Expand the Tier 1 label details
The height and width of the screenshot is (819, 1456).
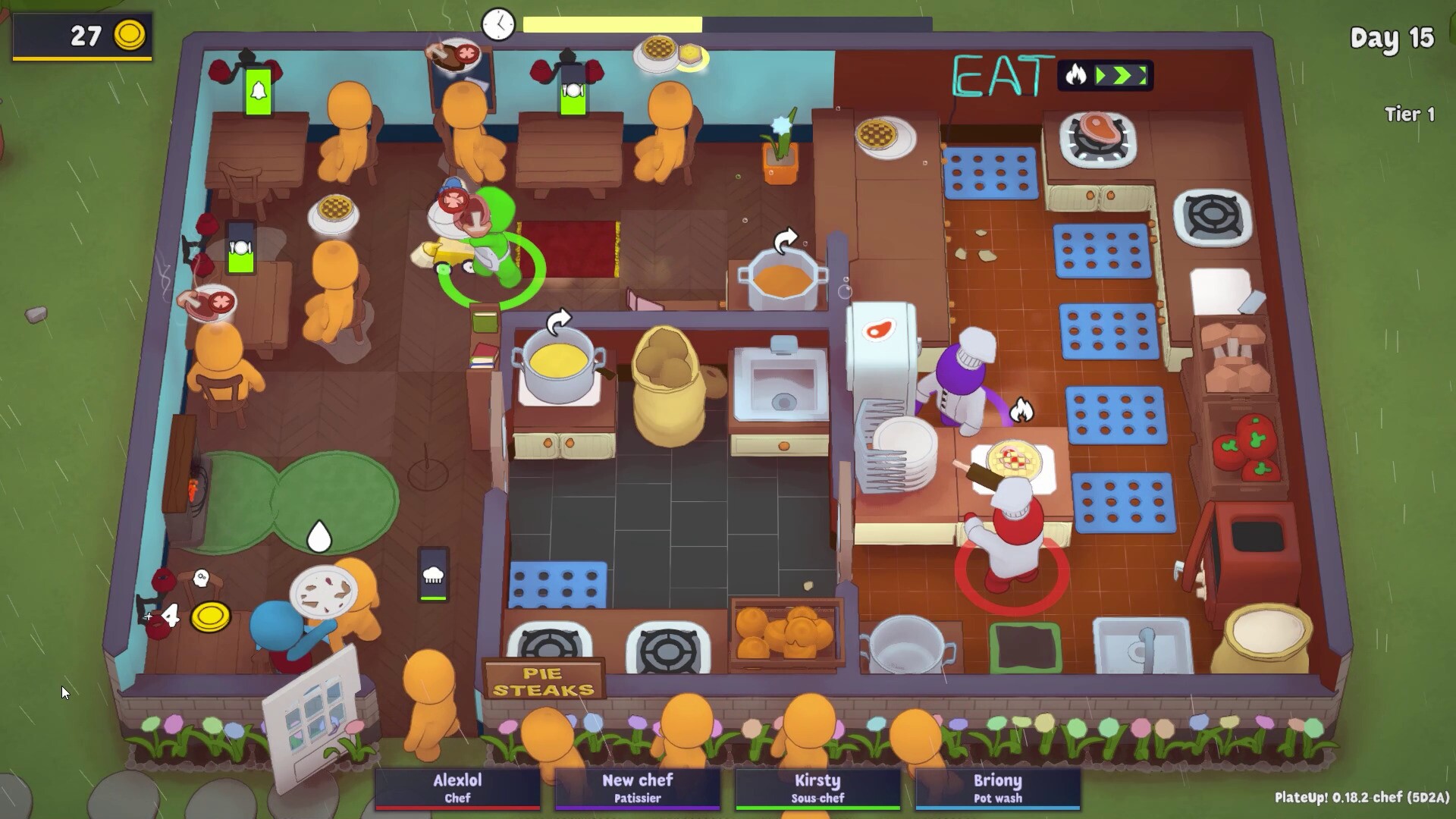click(1409, 115)
